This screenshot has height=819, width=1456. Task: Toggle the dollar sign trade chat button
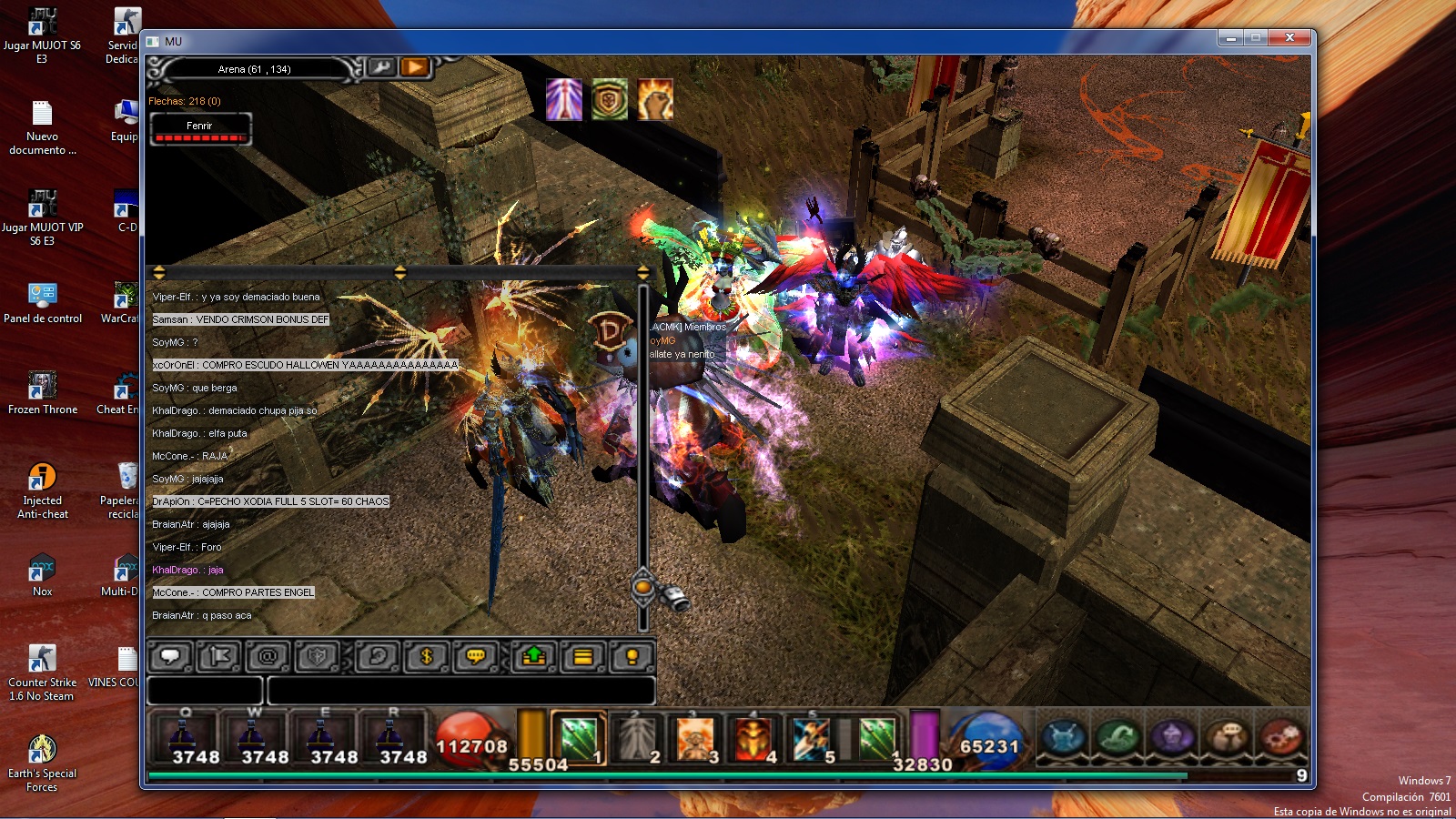click(426, 656)
